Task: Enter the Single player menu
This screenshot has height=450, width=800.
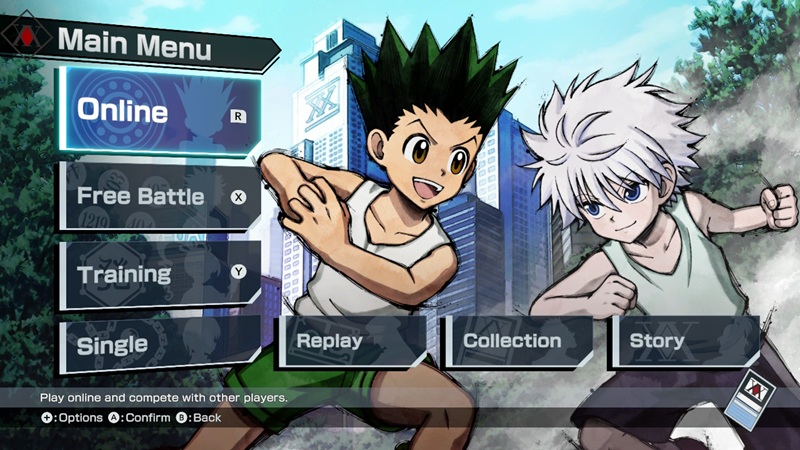Action: tap(158, 344)
